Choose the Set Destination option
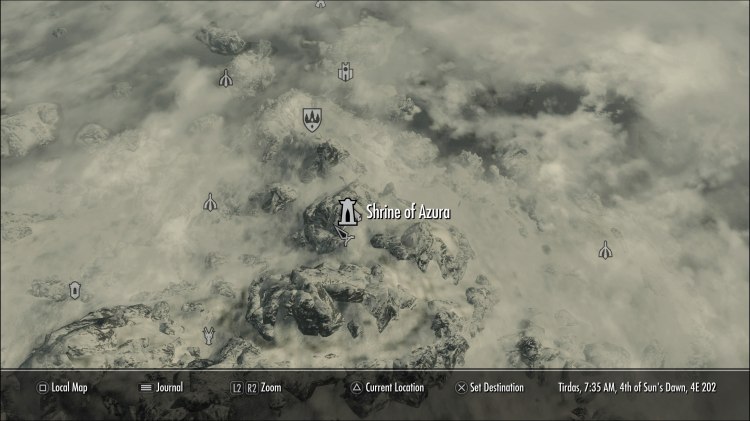 [494, 387]
